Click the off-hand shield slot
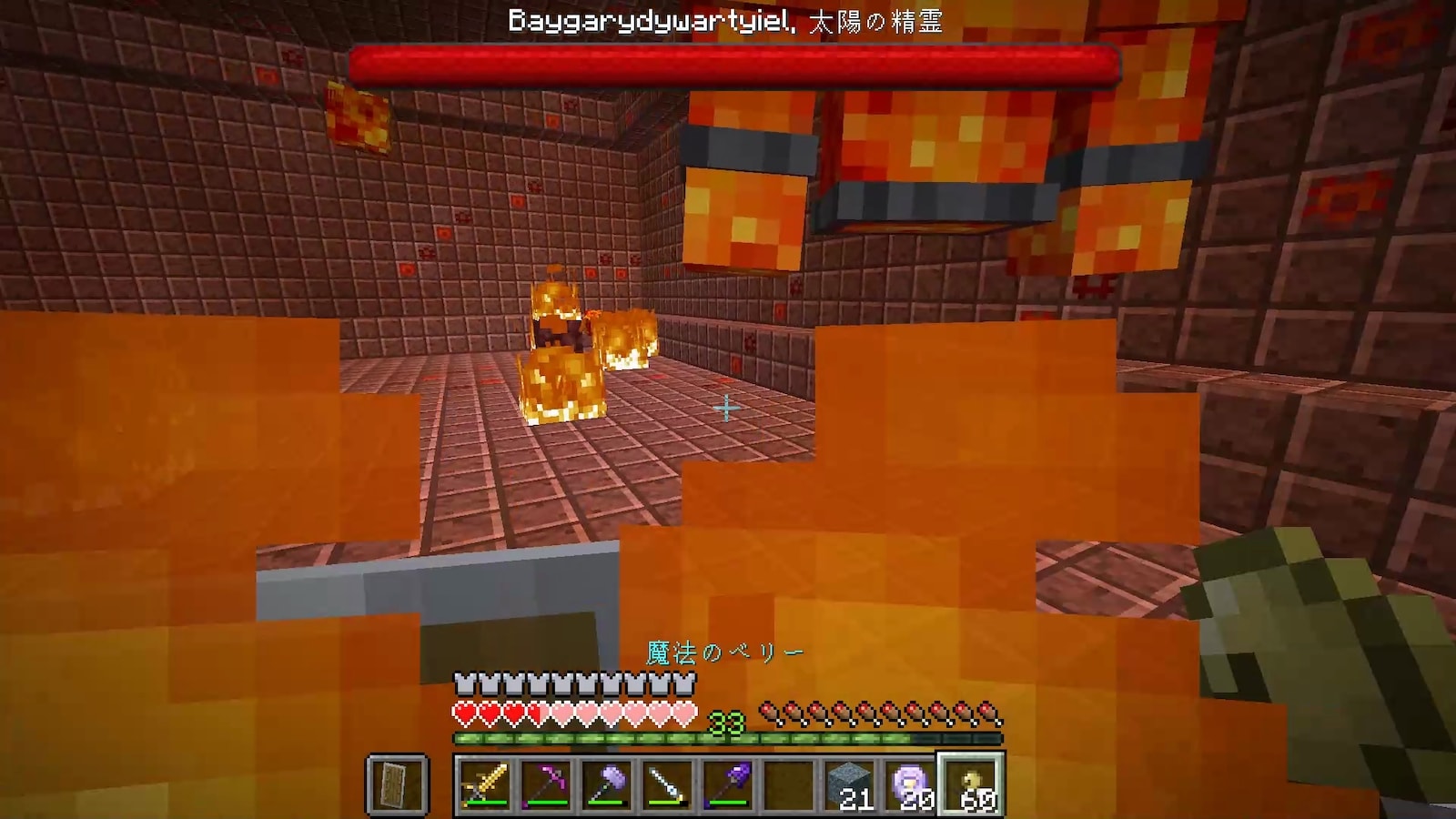Viewport: 1456px width, 819px height. [398, 784]
